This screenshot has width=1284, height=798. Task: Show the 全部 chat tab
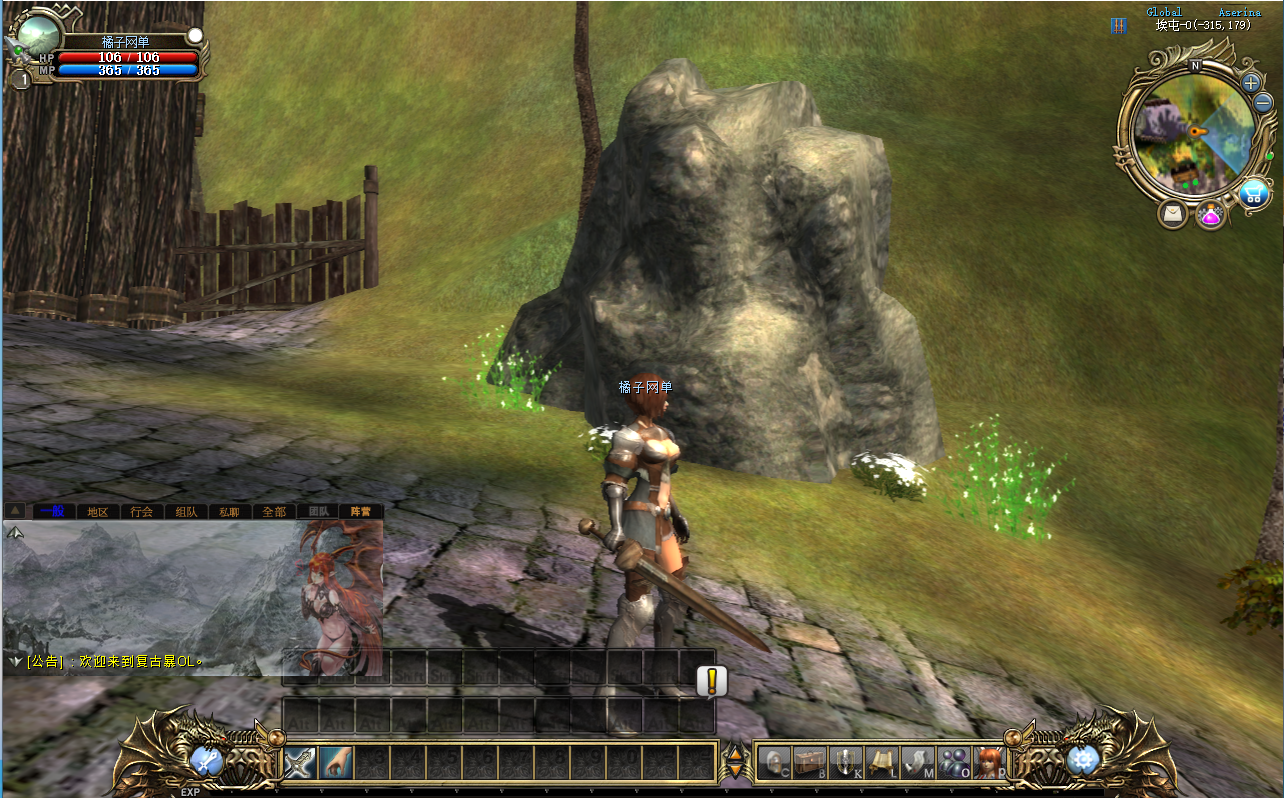point(274,511)
